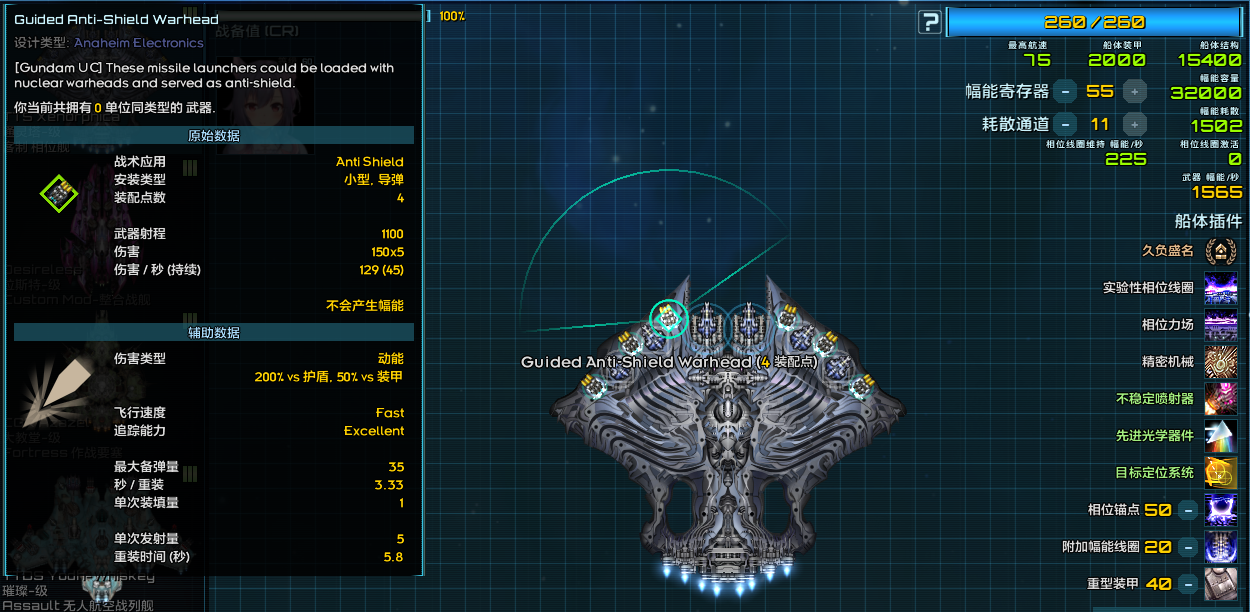Decrease 幅能寄存器 capacitors with minus button
Viewport: 1250px width, 612px height.
1066,91
